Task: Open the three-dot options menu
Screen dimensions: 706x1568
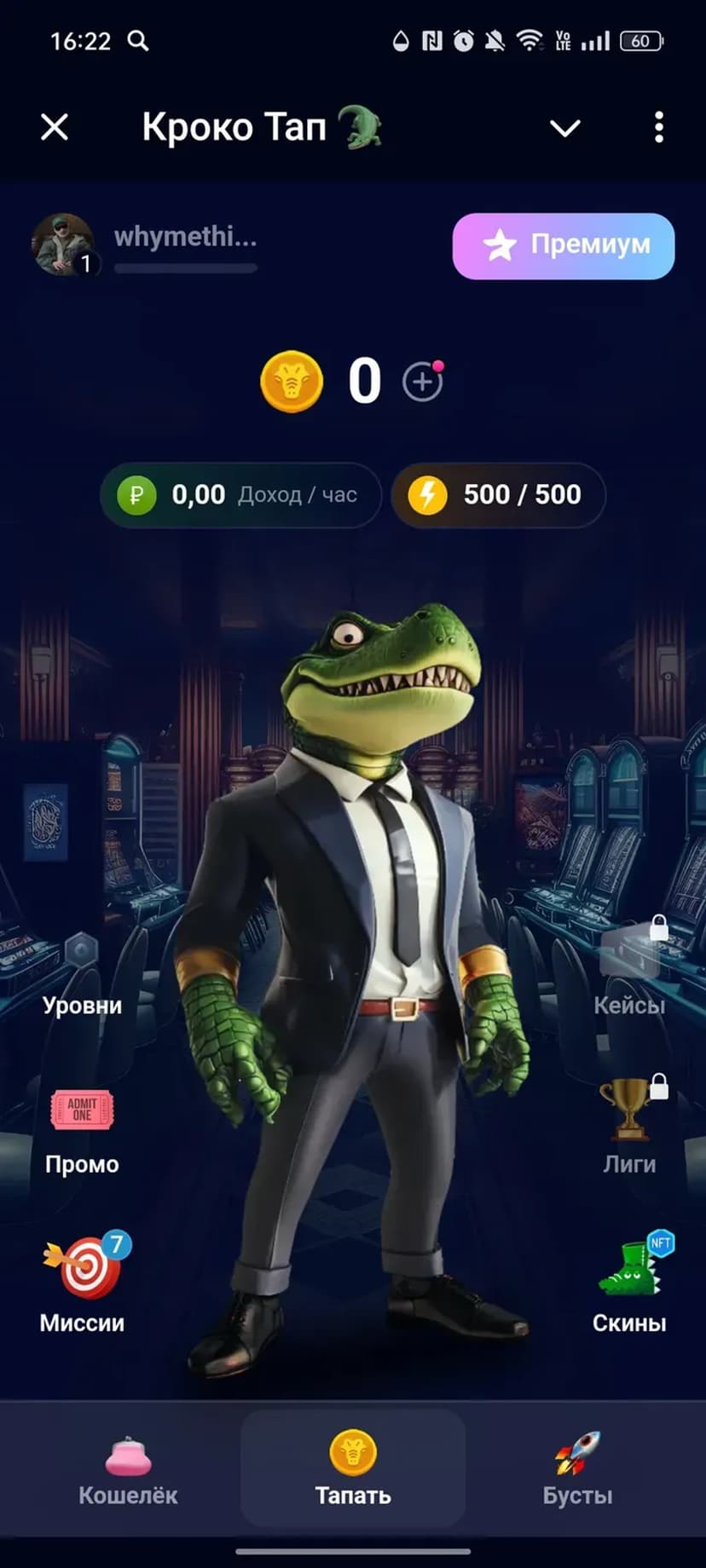Action: pyautogui.click(x=658, y=128)
